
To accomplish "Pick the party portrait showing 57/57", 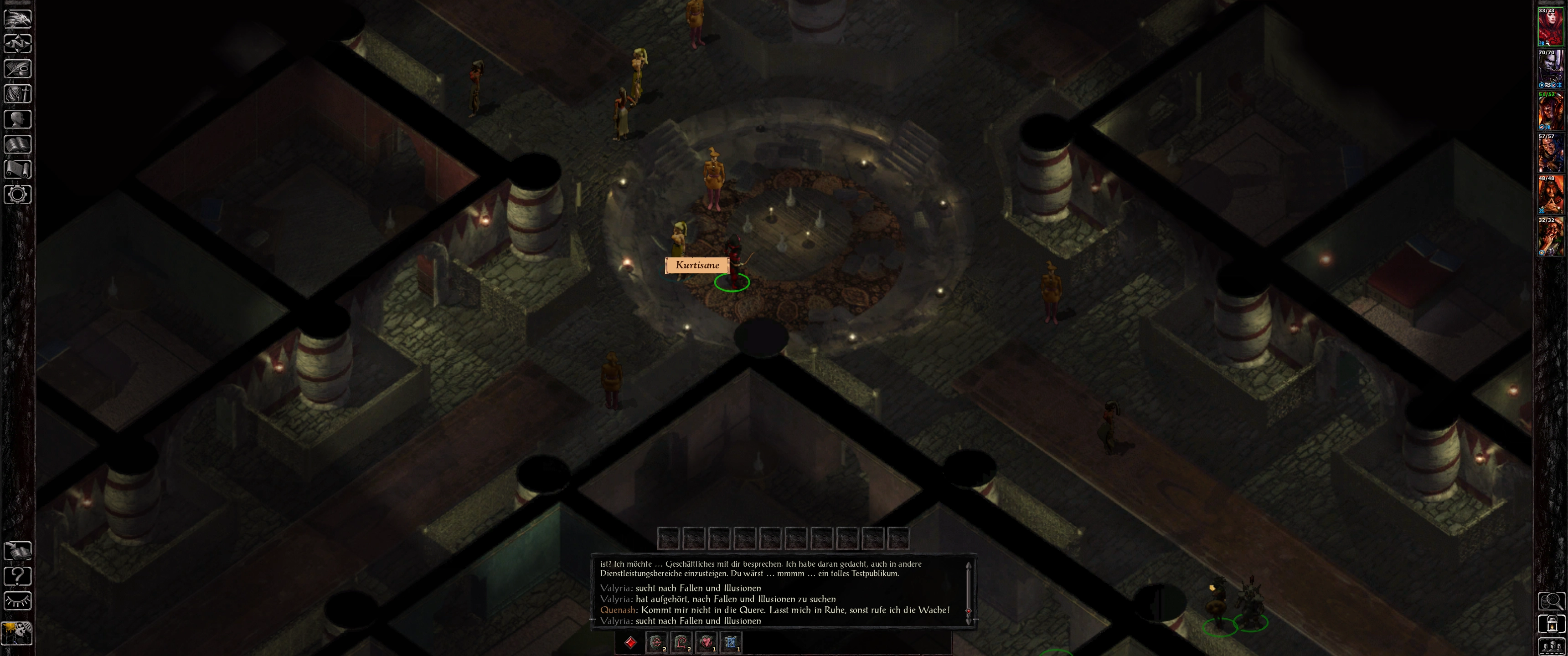I will pos(1550,154).
